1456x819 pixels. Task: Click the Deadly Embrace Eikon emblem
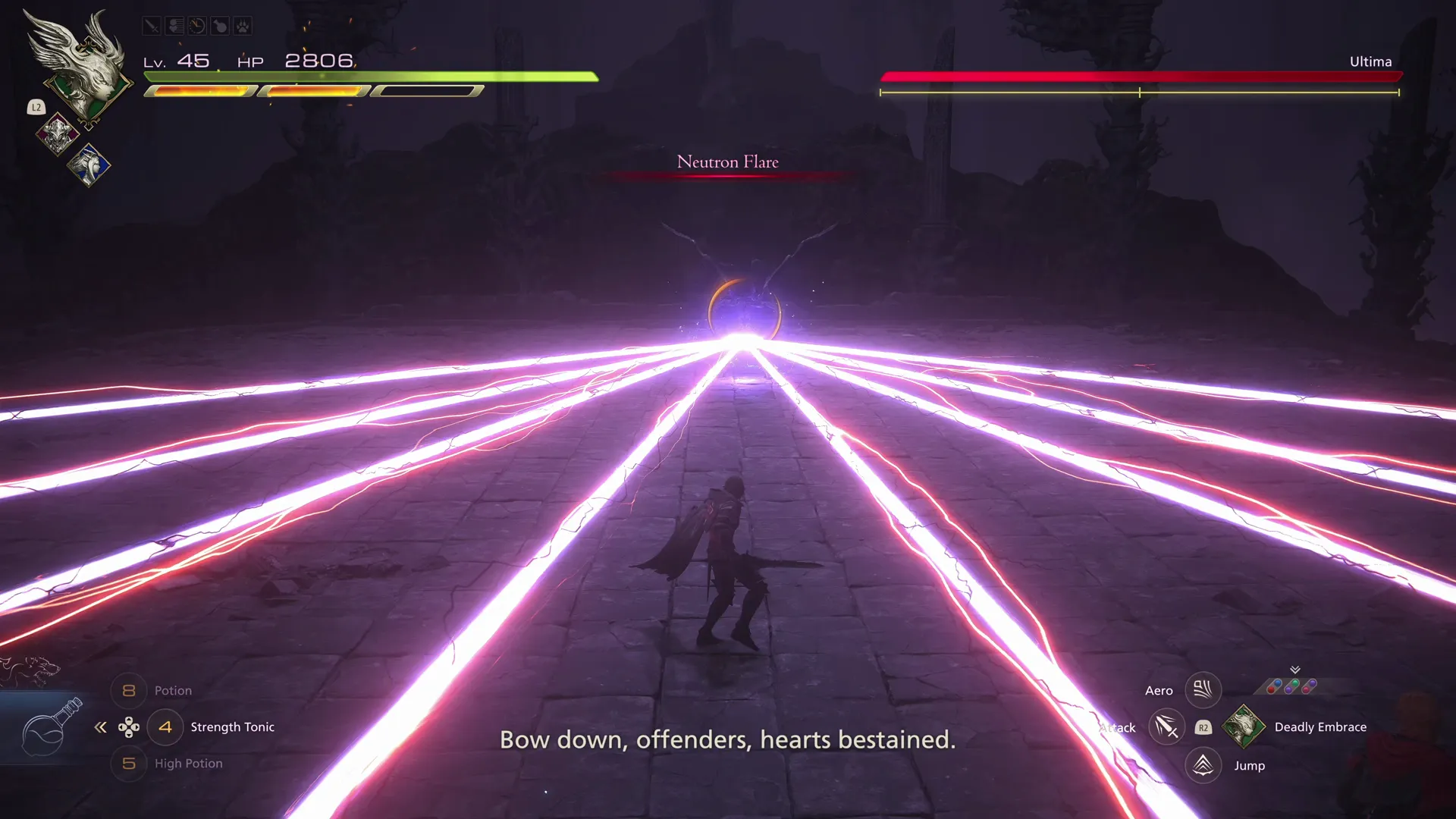pyautogui.click(x=1244, y=727)
